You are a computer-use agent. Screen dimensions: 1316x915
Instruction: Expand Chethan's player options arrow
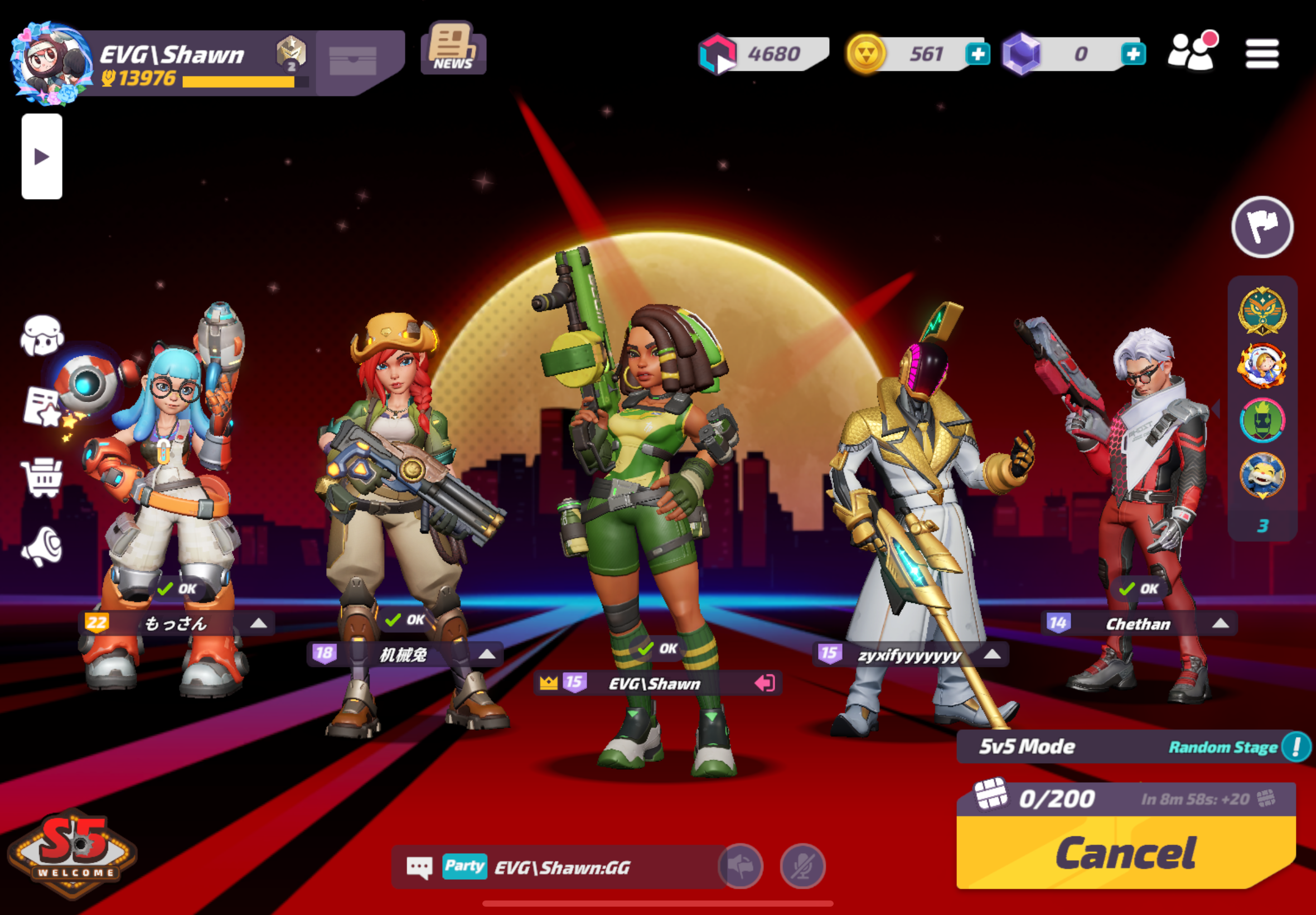(x=1220, y=623)
